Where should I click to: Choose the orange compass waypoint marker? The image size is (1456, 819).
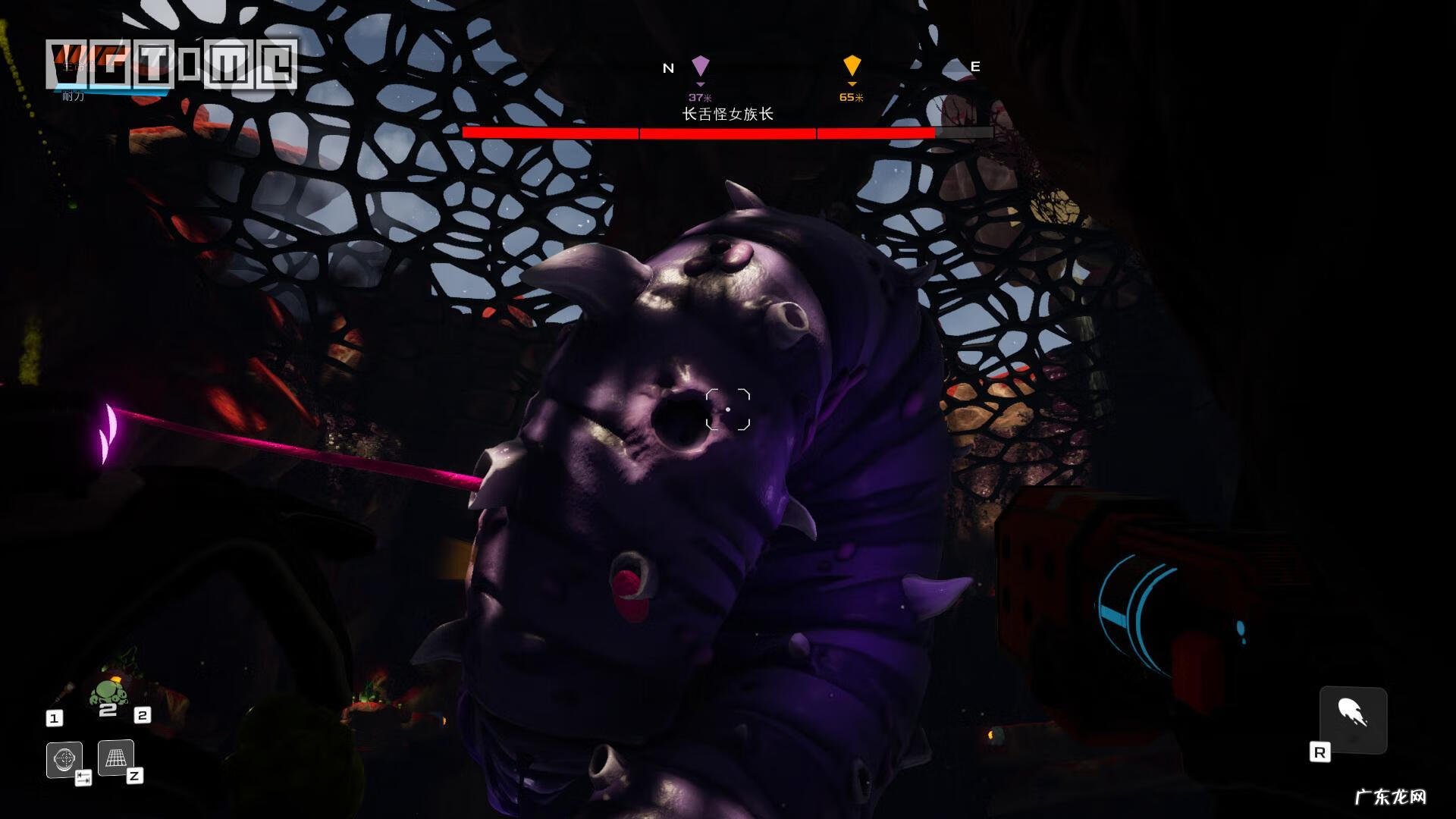pos(852,67)
